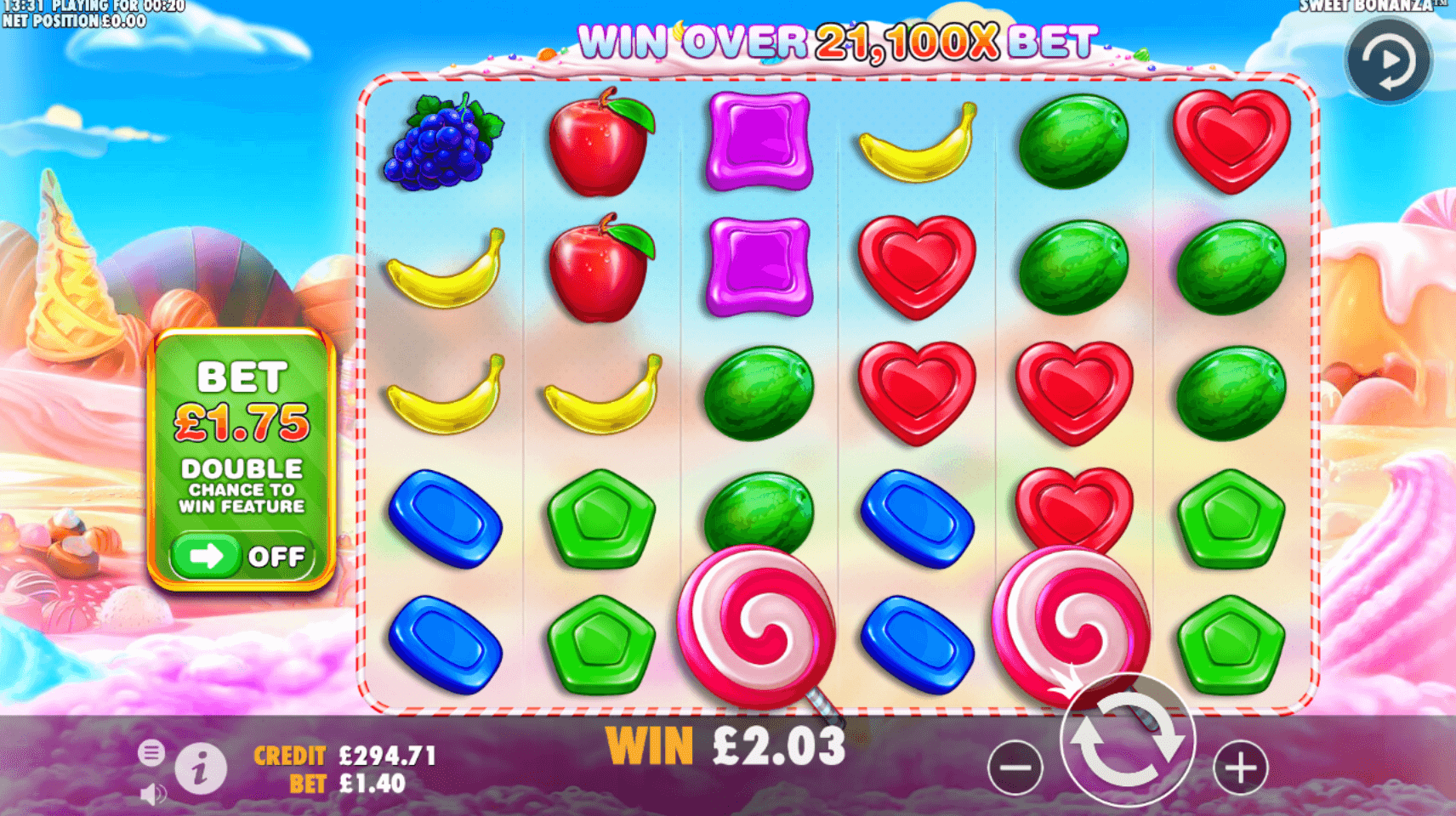Screen dimensions: 1456x816
Task: Decrease the bet with the minus button
Action: coord(1015,768)
